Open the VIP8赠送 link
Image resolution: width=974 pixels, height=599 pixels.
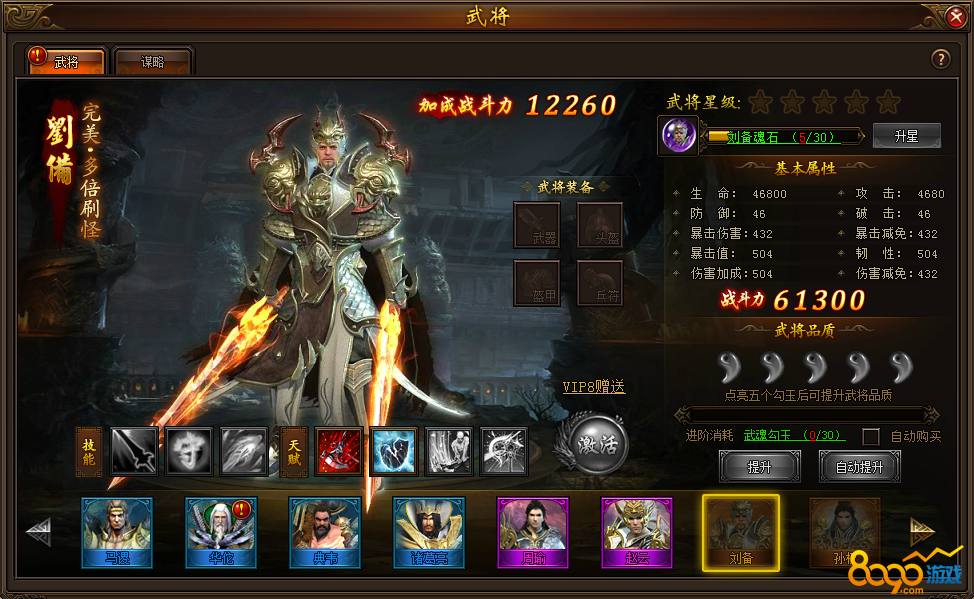[594, 387]
